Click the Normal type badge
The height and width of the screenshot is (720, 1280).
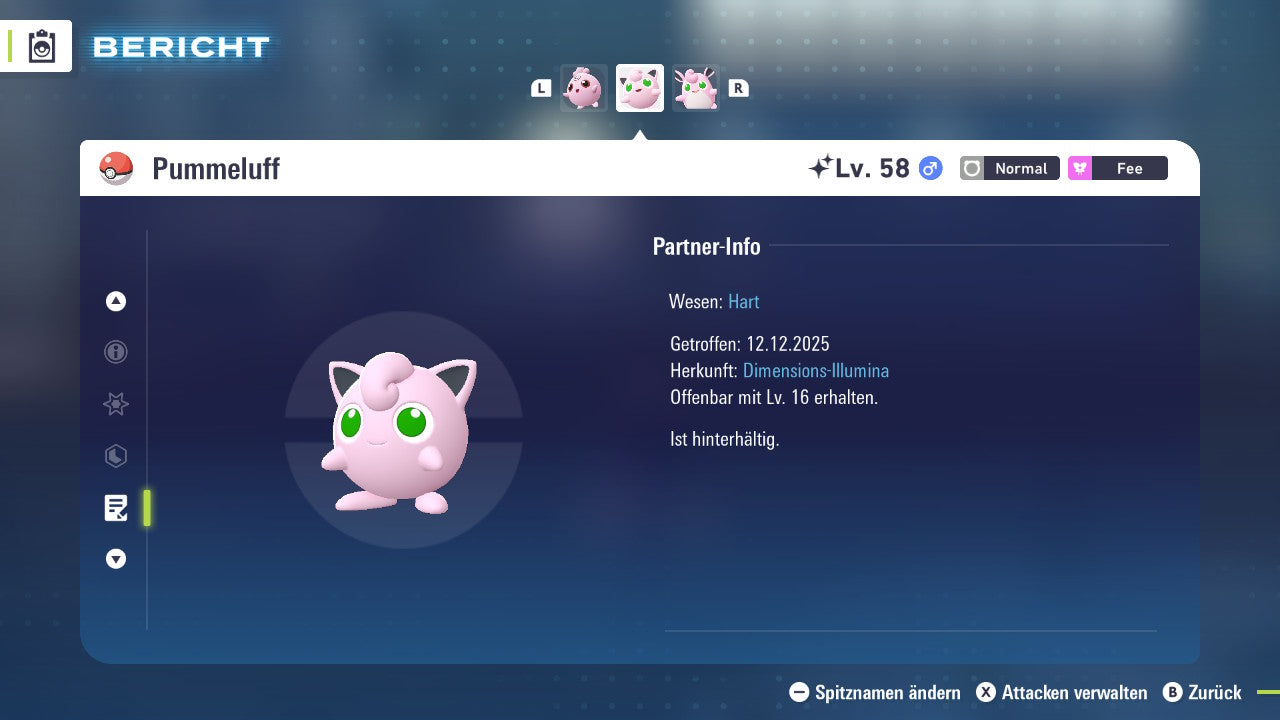click(1009, 168)
